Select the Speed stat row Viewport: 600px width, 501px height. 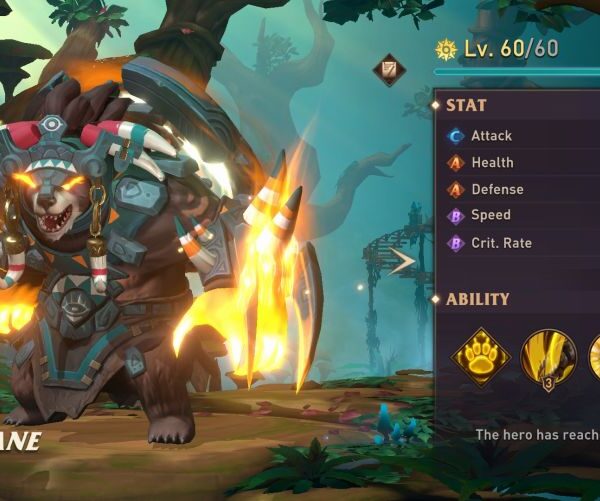(x=490, y=215)
